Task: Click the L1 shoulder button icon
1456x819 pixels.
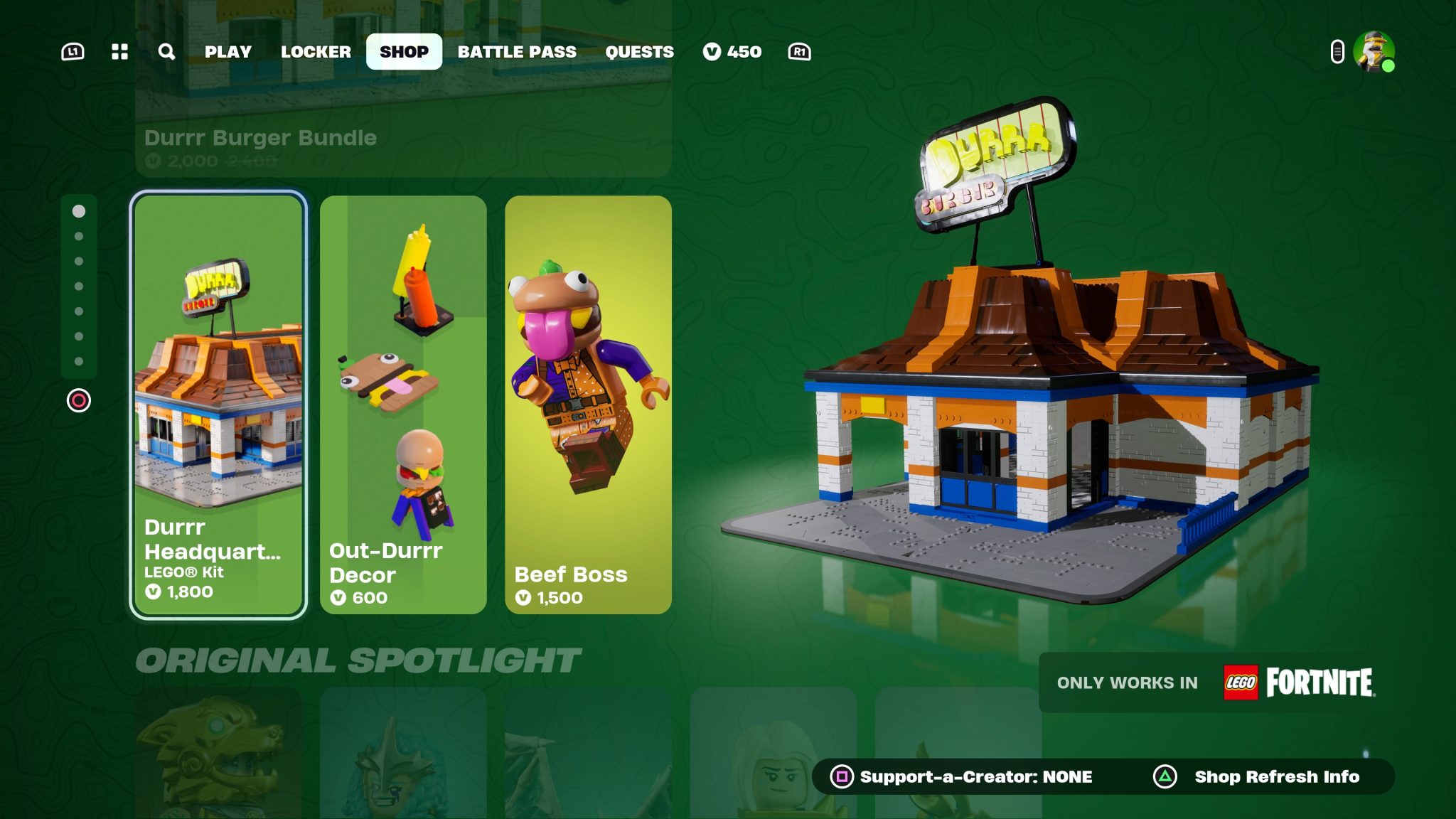Action: (x=73, y=51)
